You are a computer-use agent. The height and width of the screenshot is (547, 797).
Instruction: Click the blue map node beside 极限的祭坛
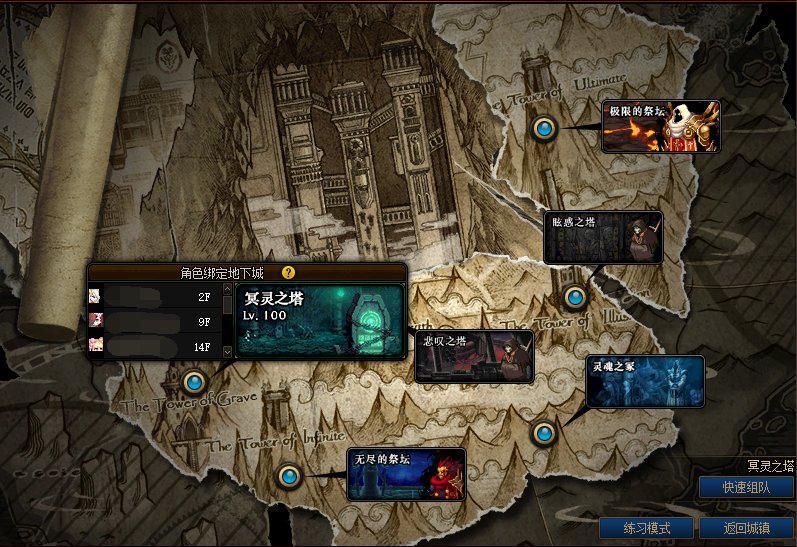[x=544, y=128]
